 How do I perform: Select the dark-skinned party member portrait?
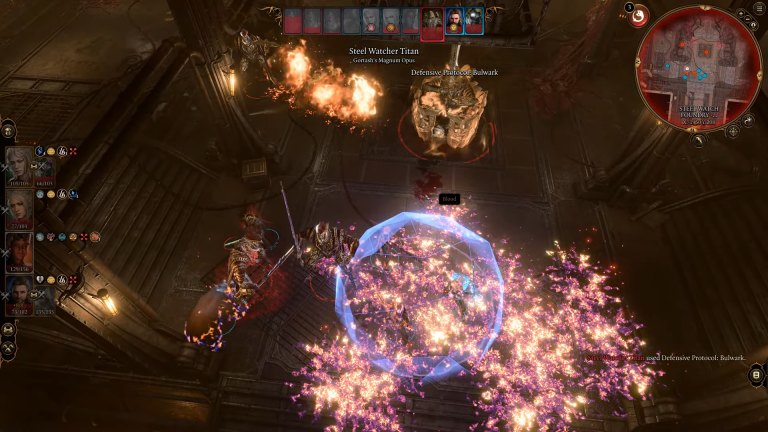19,250
